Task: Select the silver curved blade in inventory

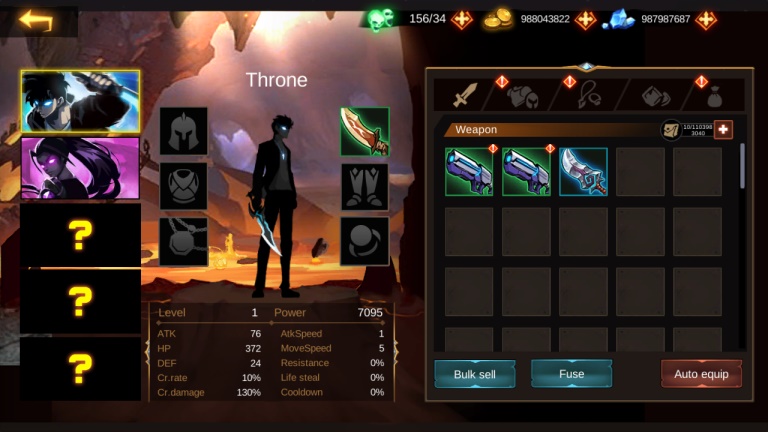Action: 583,172
